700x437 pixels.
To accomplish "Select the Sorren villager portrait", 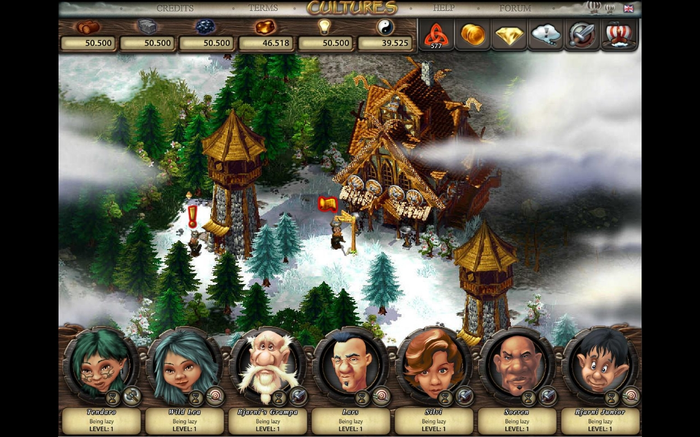I will click(x=516, y=363).
